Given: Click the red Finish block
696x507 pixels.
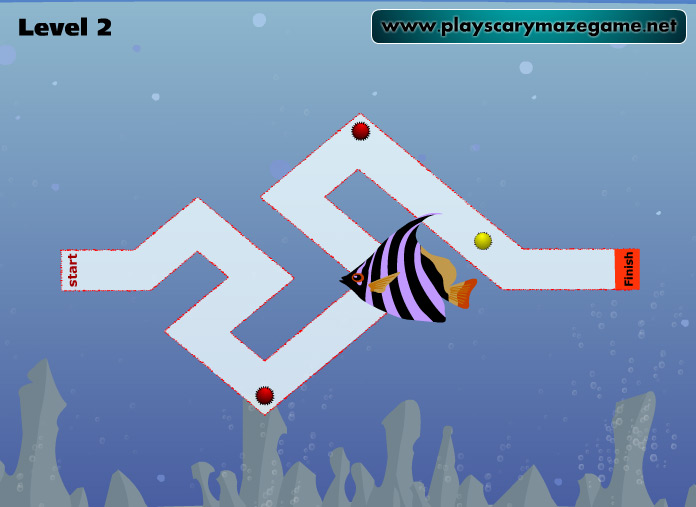Looking at the screenshot, I should (x=627, y=269).
